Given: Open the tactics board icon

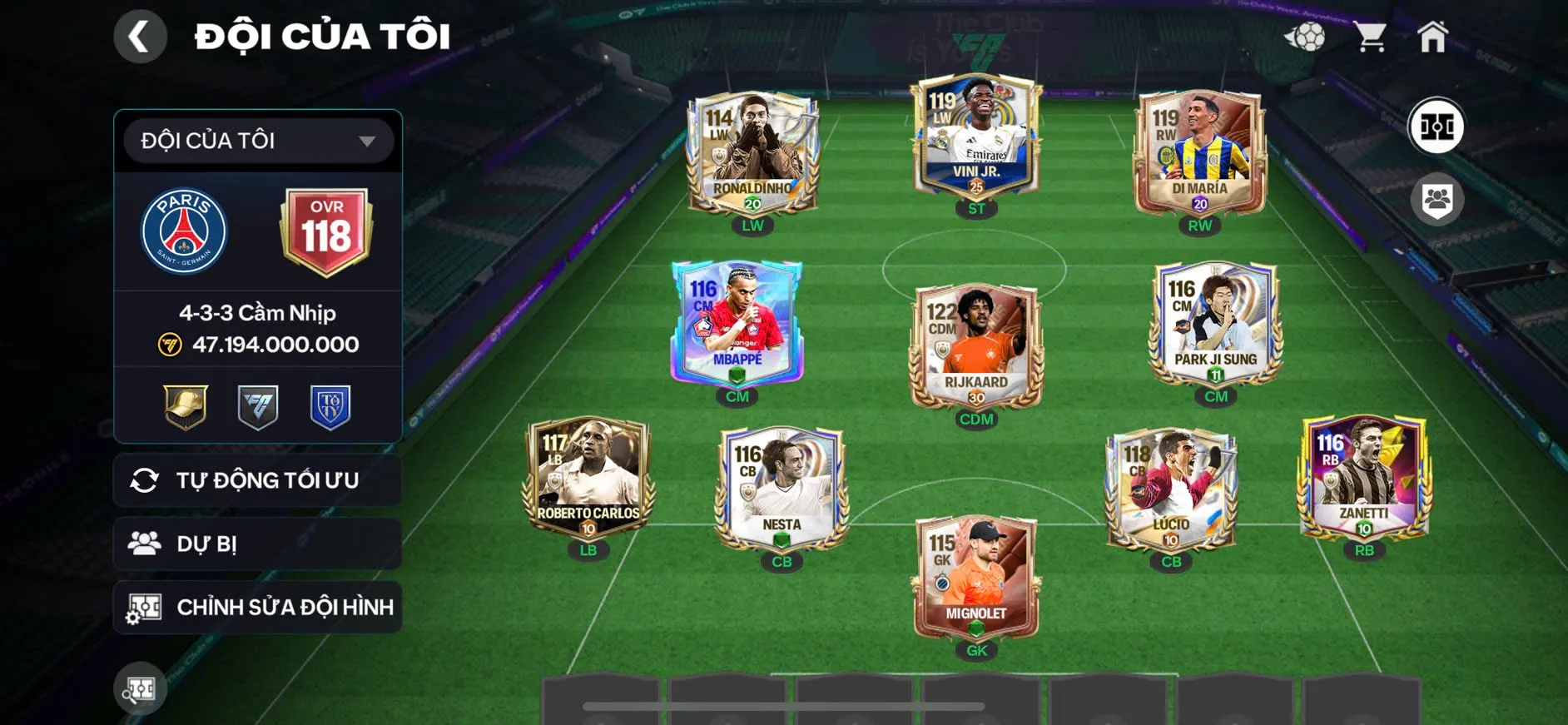Looking at the screenshot, I should point(1437,127).
